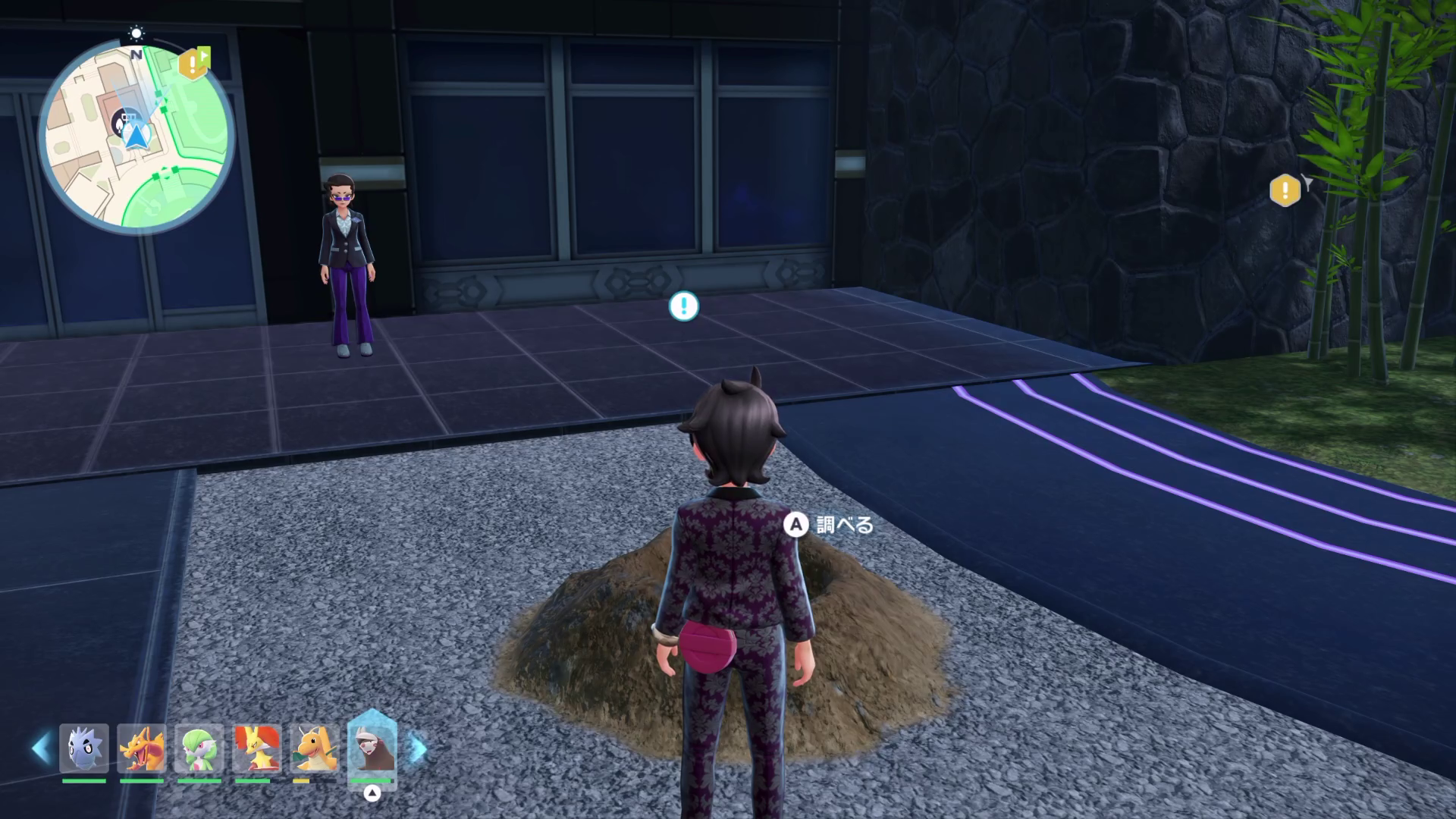Choose Charizard from the party bar
This screenshot has width=1456, height=819.
pyautogui.click(x=142, y=749)
